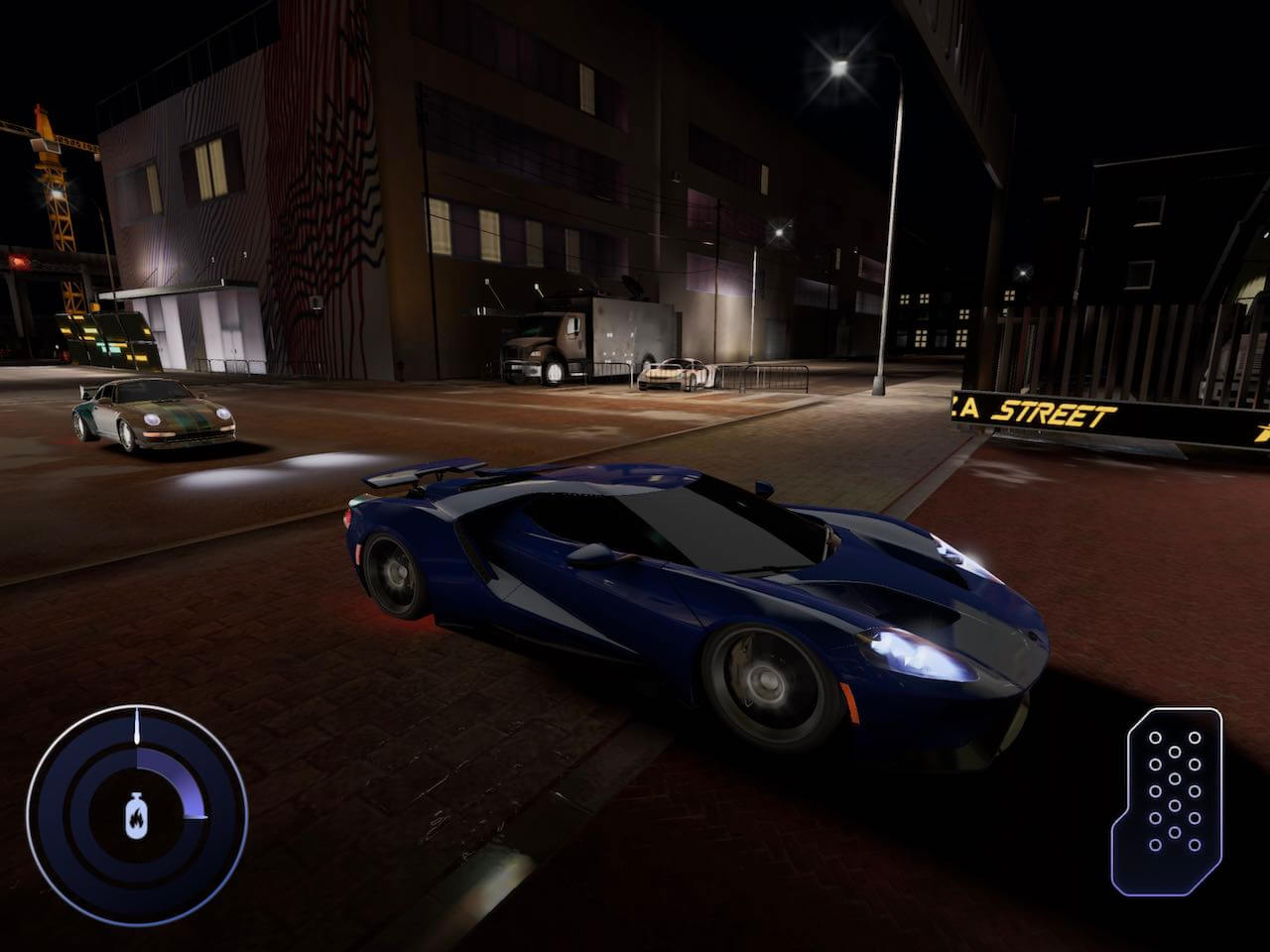The height and width of the screenshot is (952, 1270).
Task: Activate the nitro boost bottle button
Action: [x=135, y=814]
